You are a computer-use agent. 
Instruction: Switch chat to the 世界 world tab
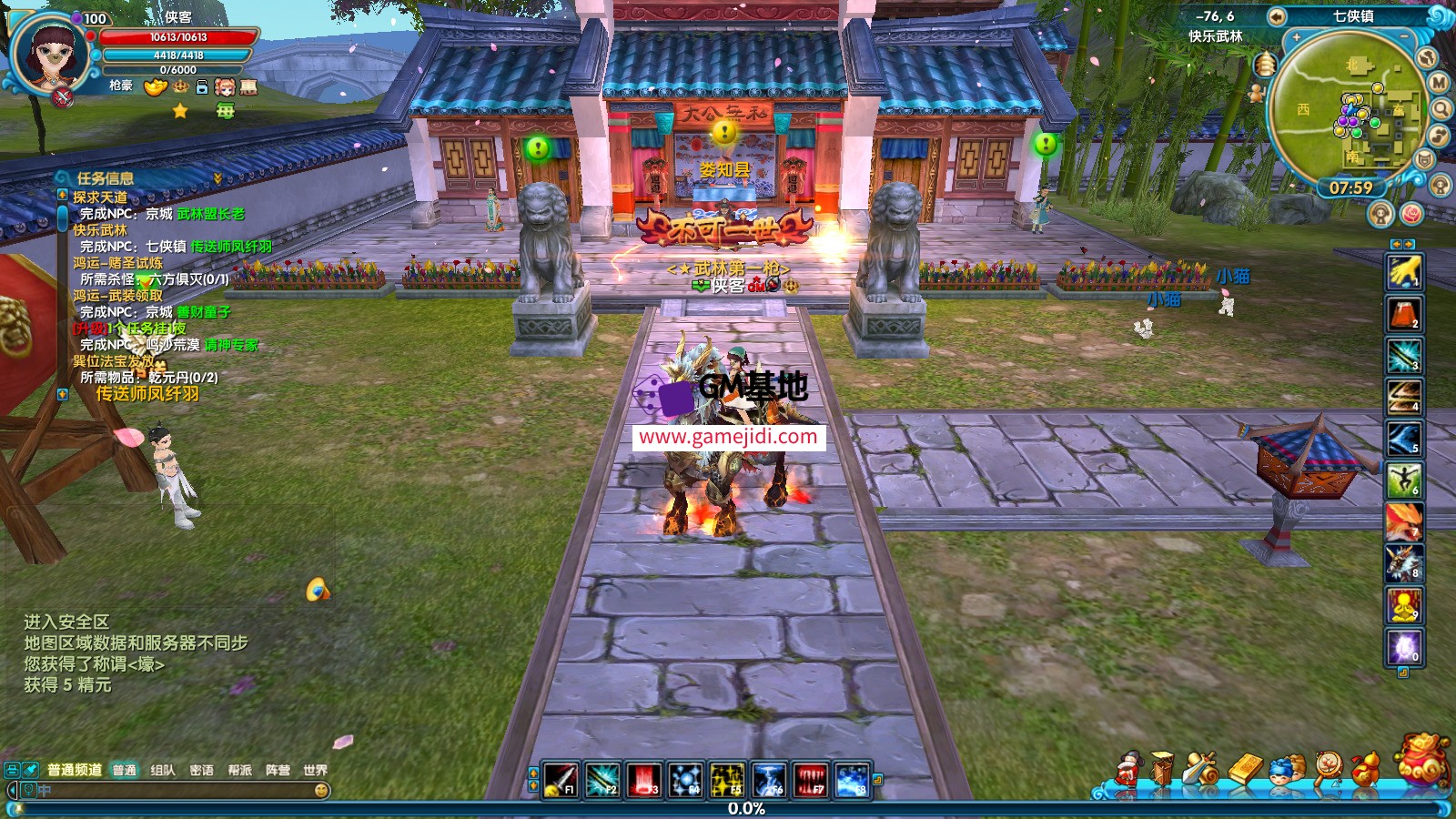tap(315, 770)
